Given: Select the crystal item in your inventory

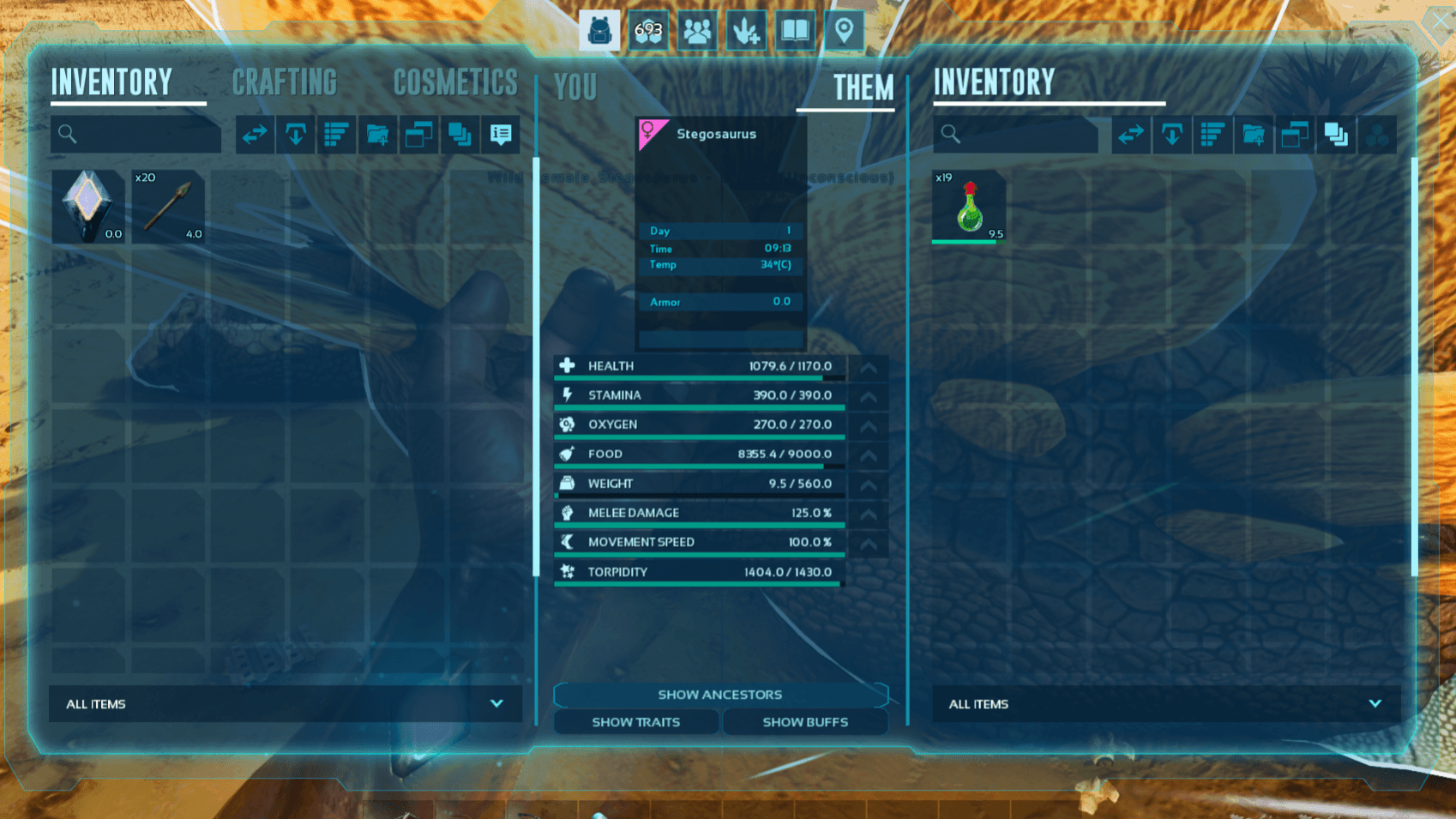Looking at the screenshot, I should pos(87,207).
